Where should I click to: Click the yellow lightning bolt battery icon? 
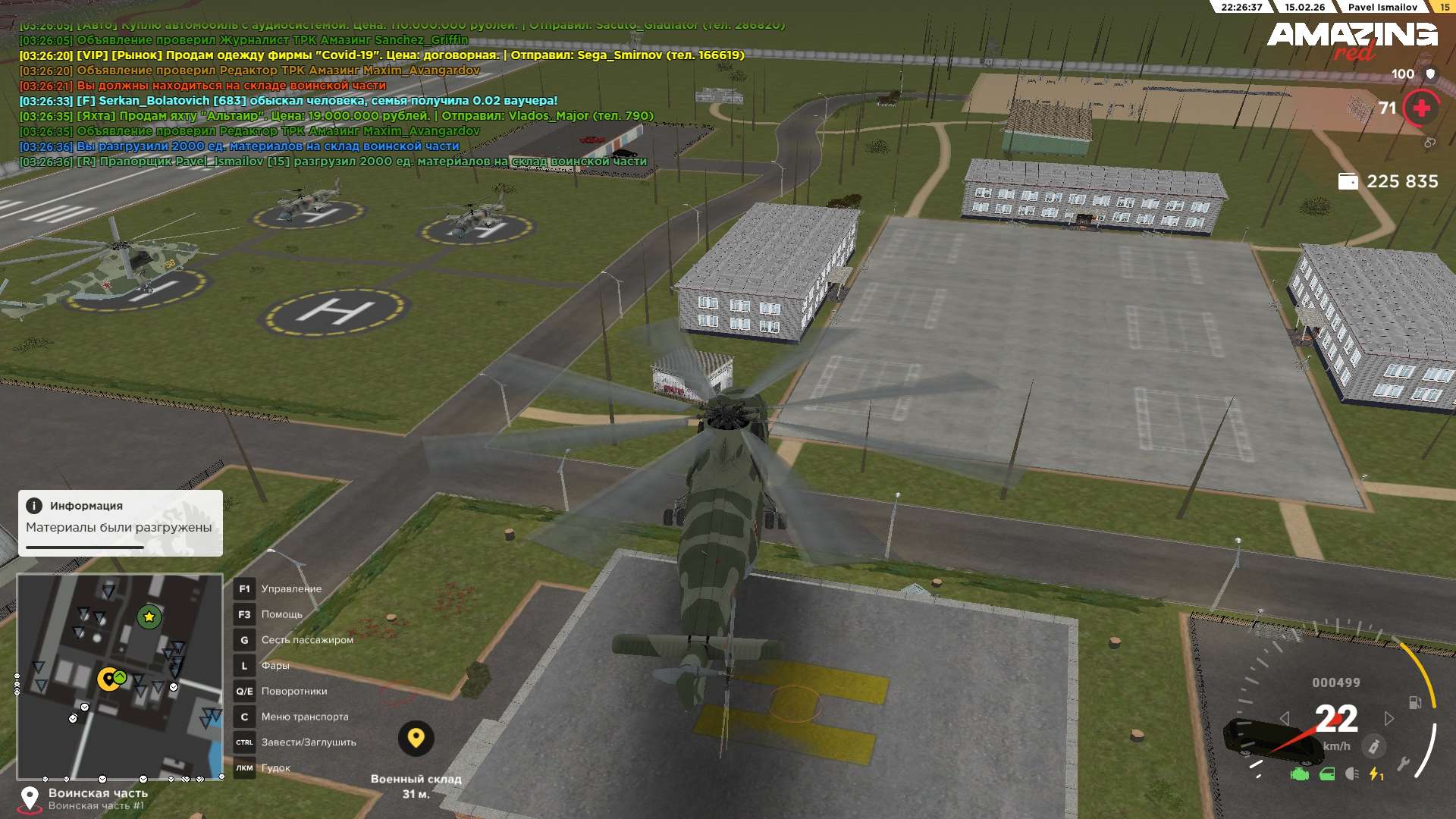coord(1375,774)
